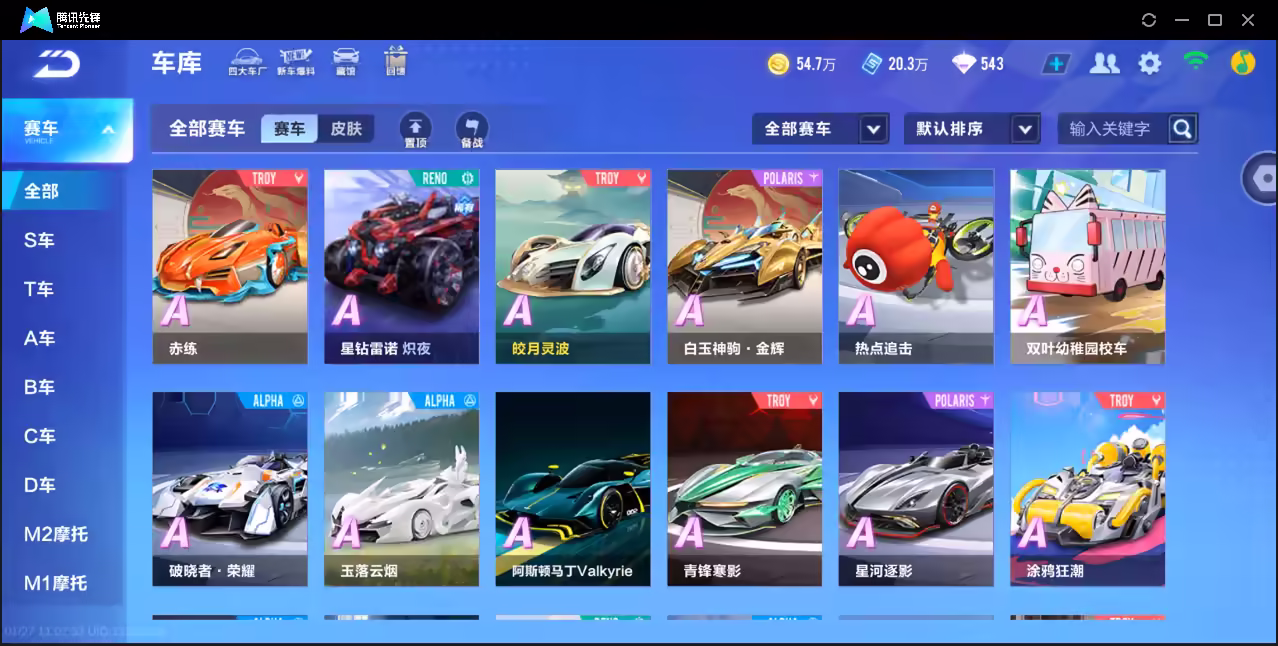Image resolution: width=1278 pixels, height=646 pixels.
Task: Choose the T车 category
Action: coord(40,289)
